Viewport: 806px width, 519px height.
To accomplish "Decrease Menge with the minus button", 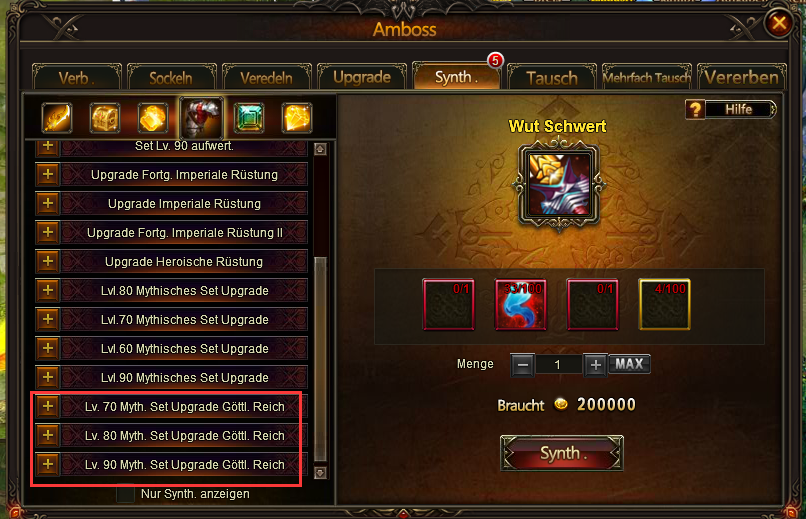I will pyautogui.click(x=523, y=365).
